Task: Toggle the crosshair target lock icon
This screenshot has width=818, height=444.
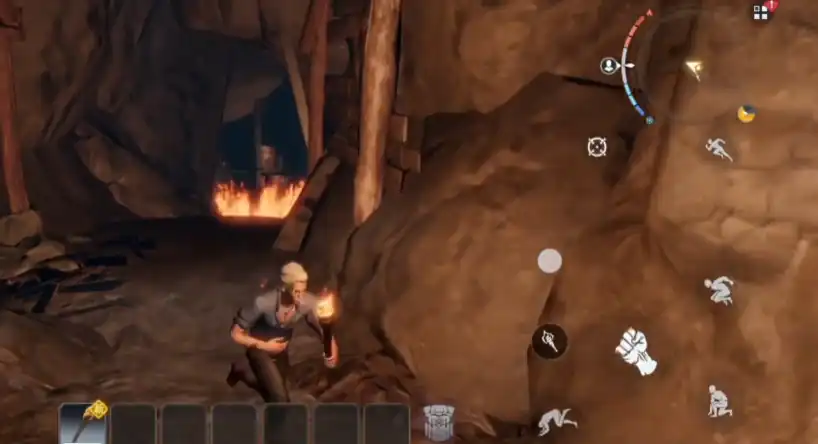Action: (597, 147)
